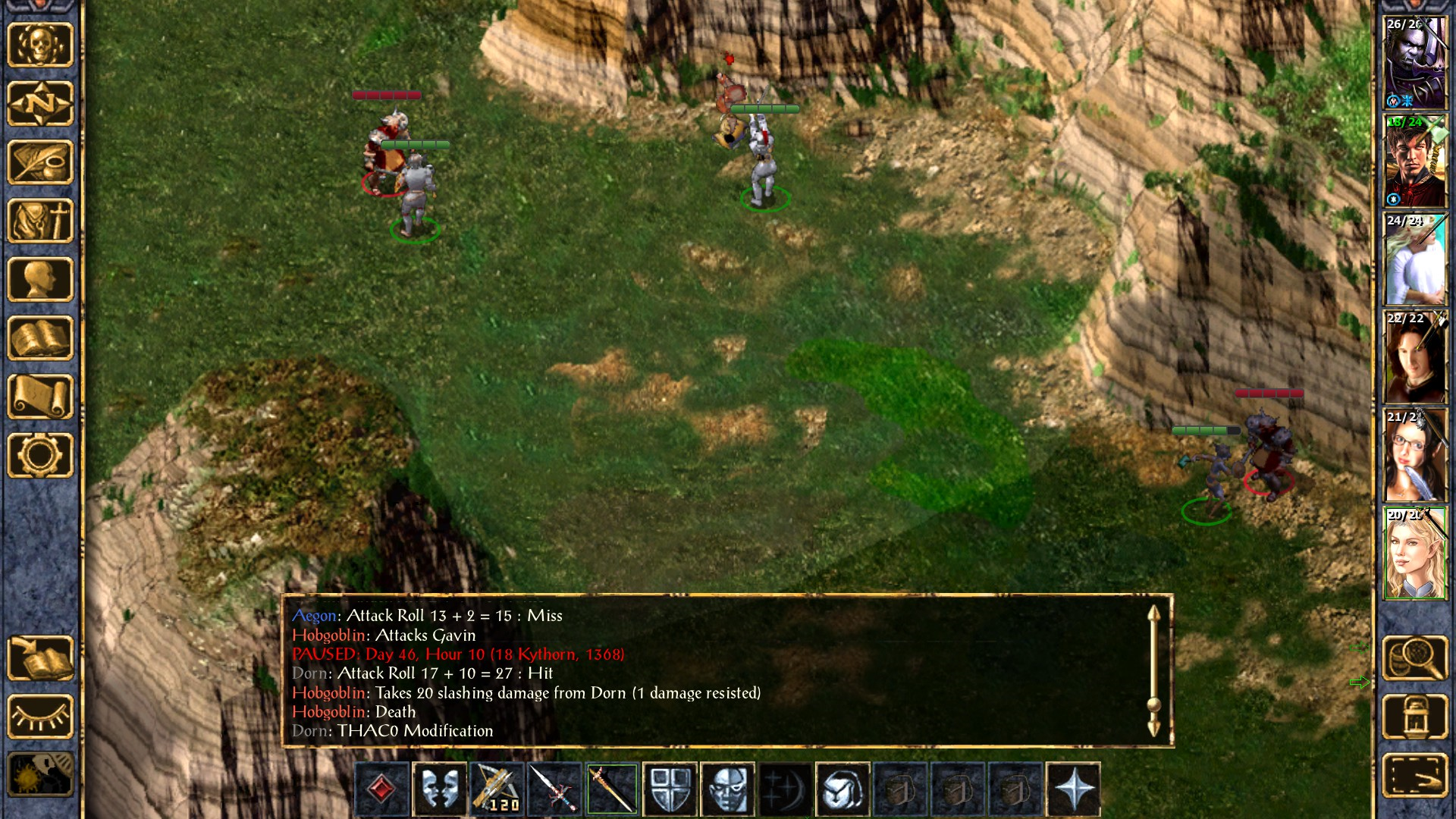The height and width of the screenshot is (819, 1456).
Task: Open the options gear menu
Action: 40,455
